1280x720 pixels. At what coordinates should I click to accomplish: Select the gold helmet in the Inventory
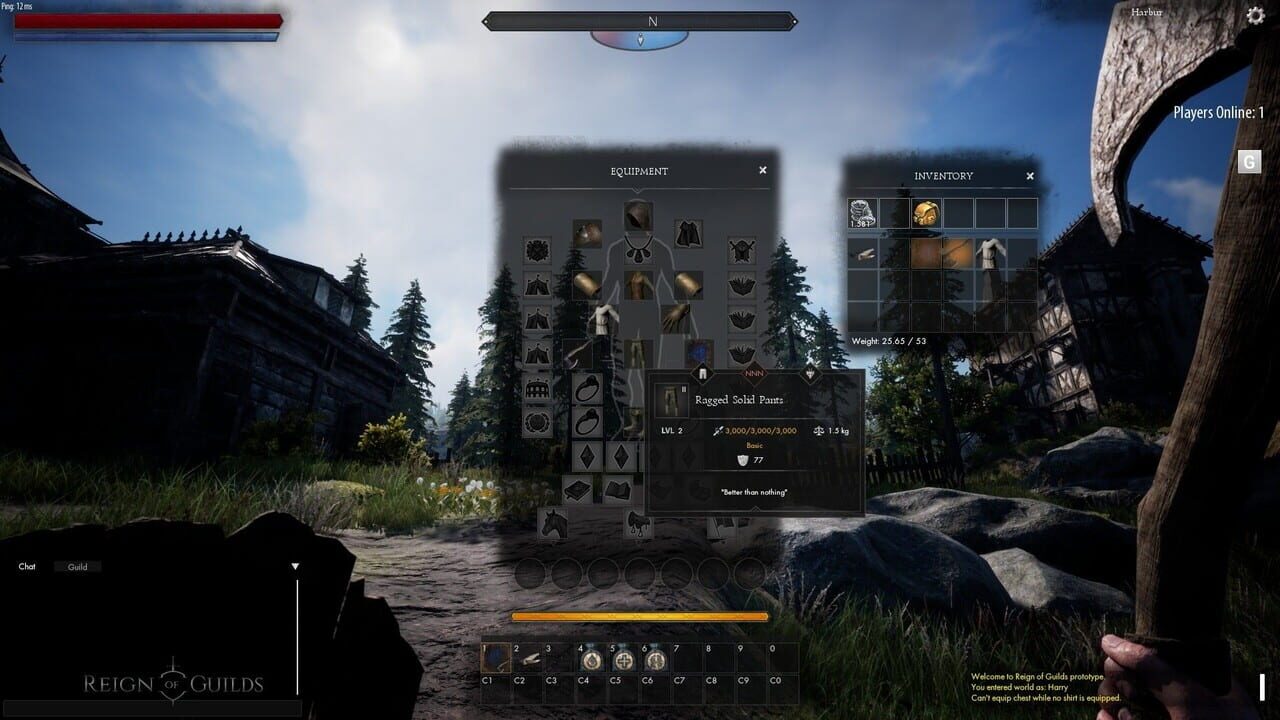pyautogui.click(x=925, y=212)
